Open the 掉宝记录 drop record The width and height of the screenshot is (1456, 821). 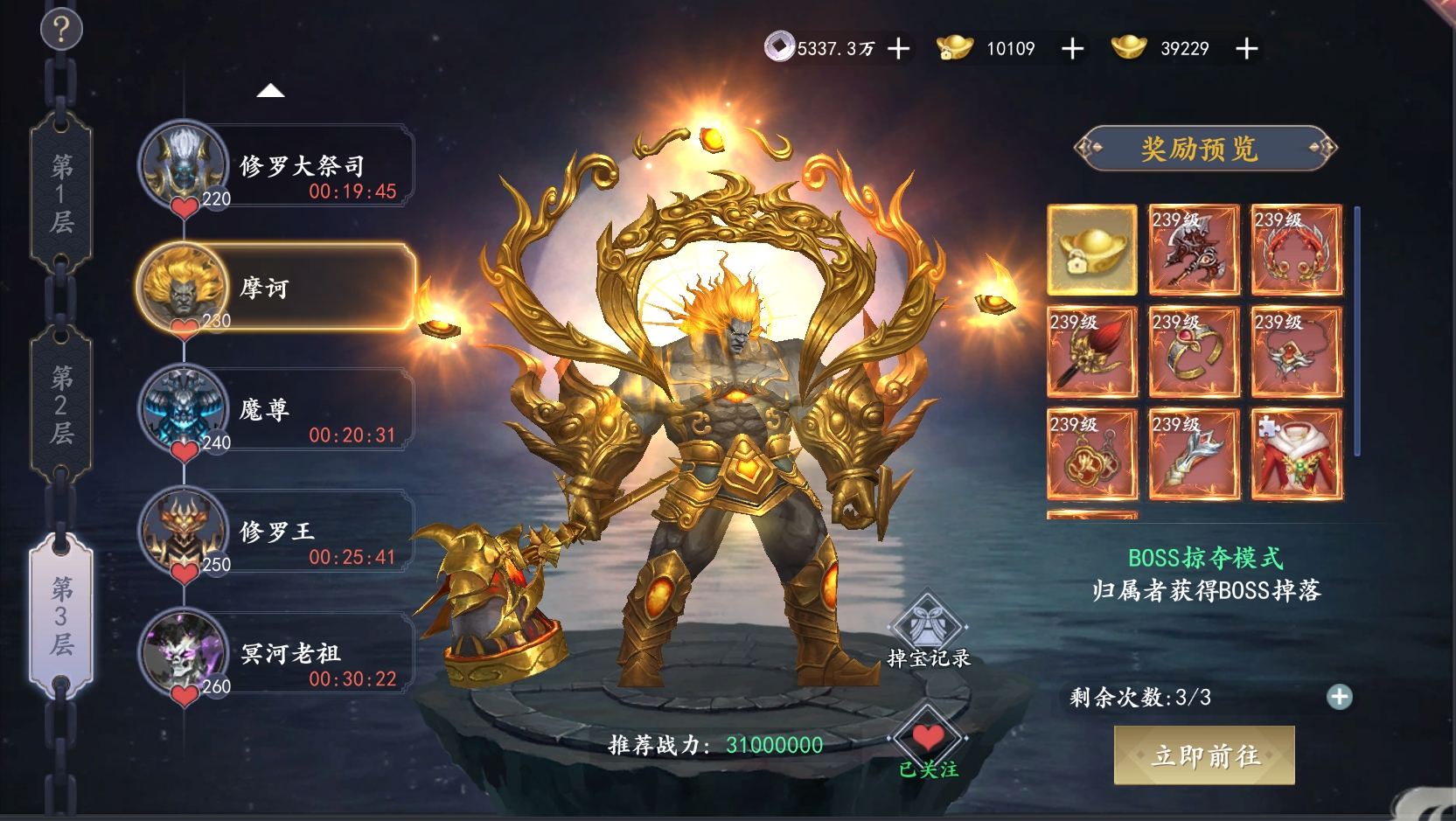click(x=928, y=631)
